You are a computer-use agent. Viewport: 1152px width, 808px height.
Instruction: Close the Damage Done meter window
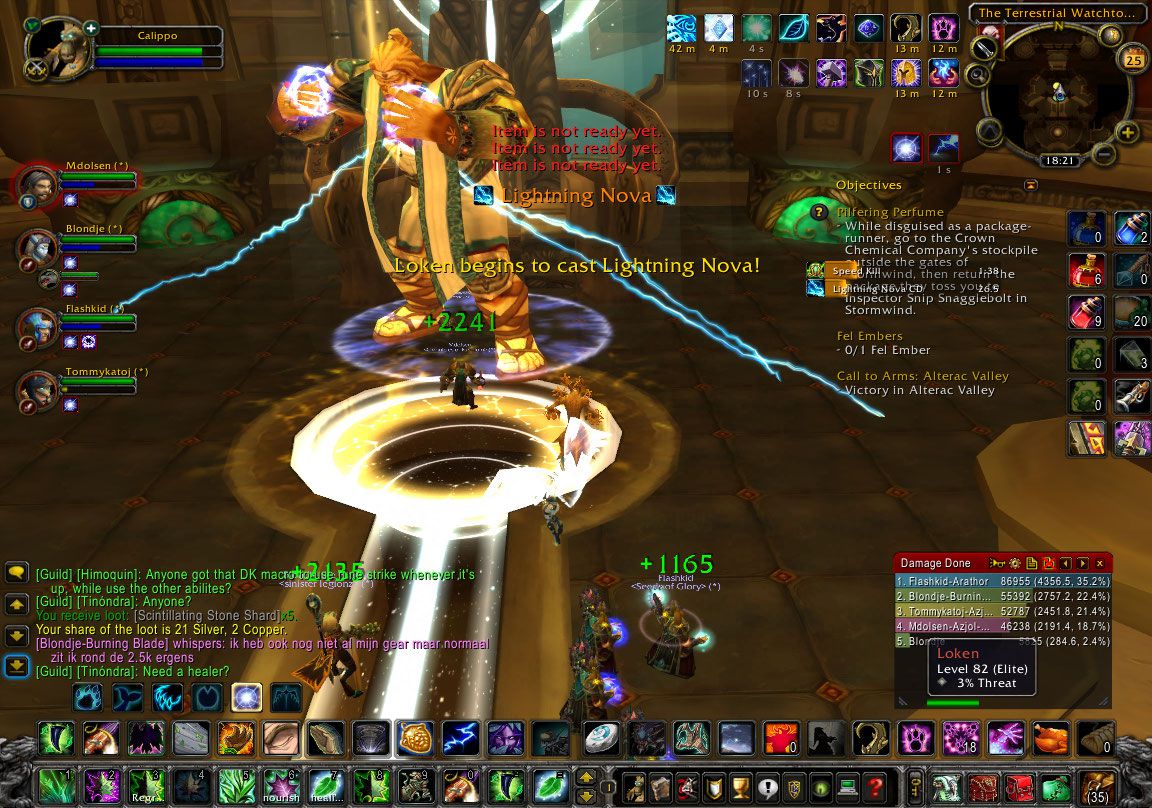[1100, 564]
